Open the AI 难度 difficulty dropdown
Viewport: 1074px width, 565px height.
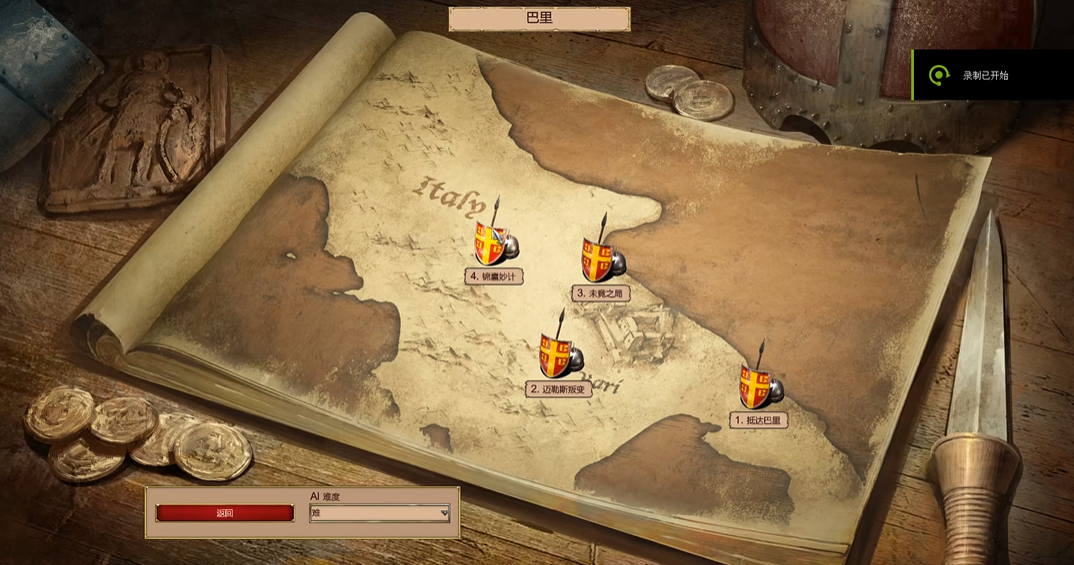pos(379,513)
